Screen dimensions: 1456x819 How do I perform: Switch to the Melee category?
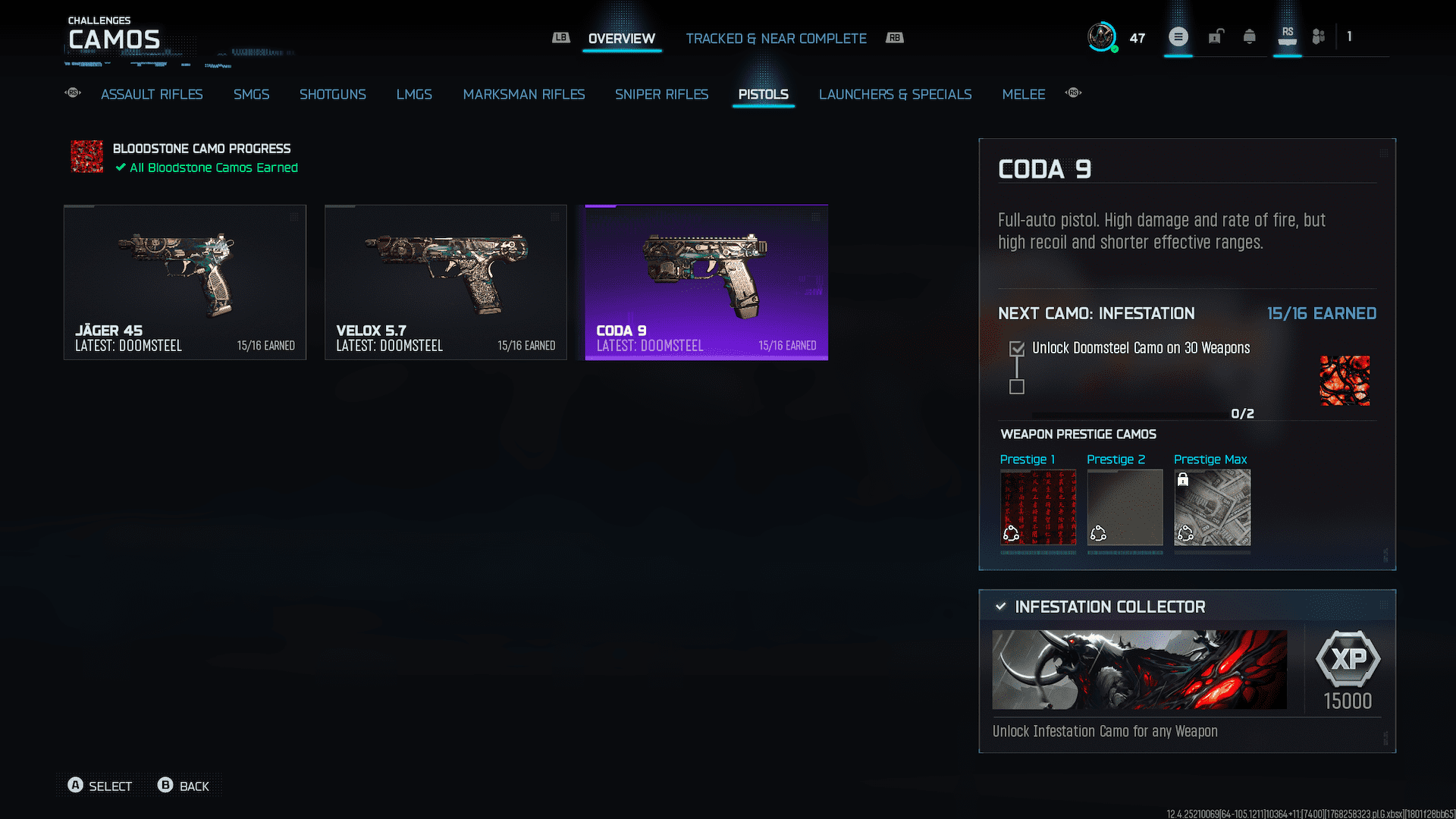1023,94
